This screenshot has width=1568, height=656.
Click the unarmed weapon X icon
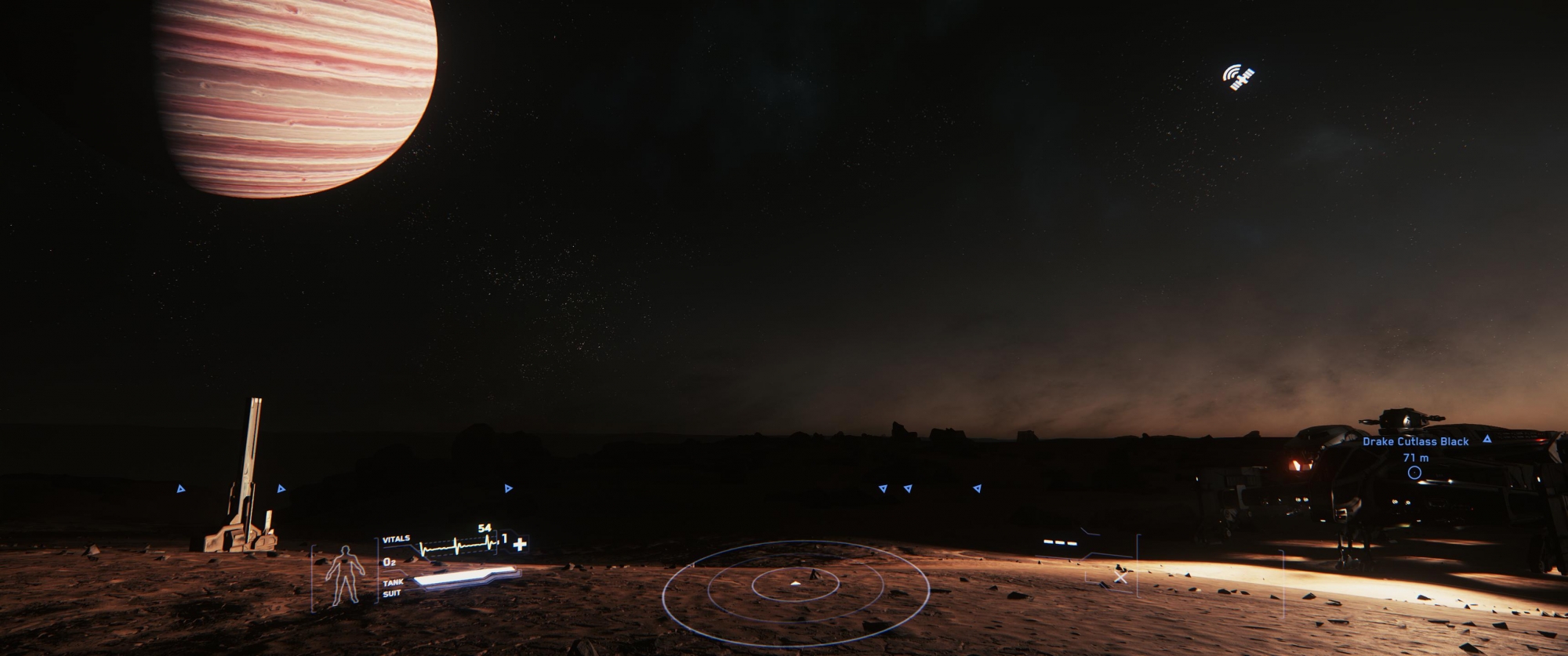(x=1120, y=578)
